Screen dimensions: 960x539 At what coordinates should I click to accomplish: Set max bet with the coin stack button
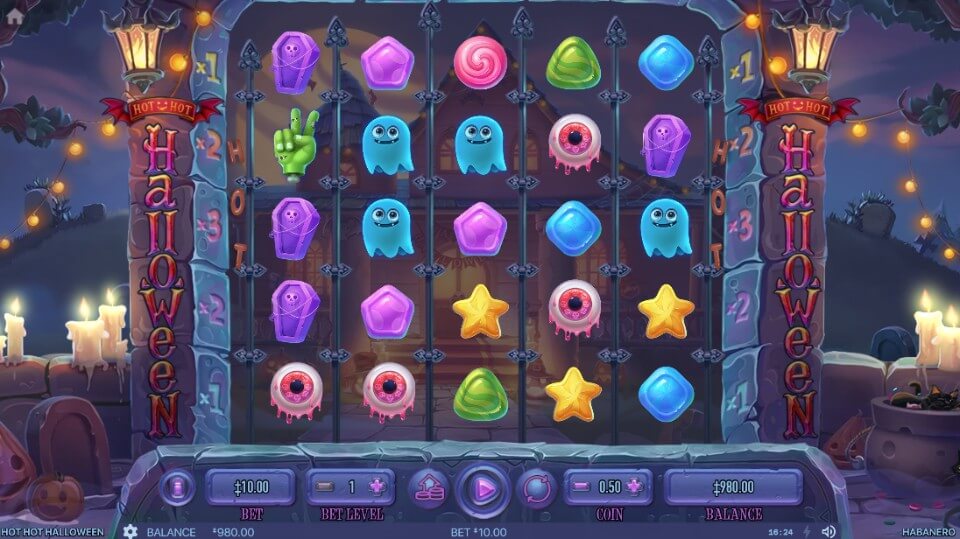[426, 488]
